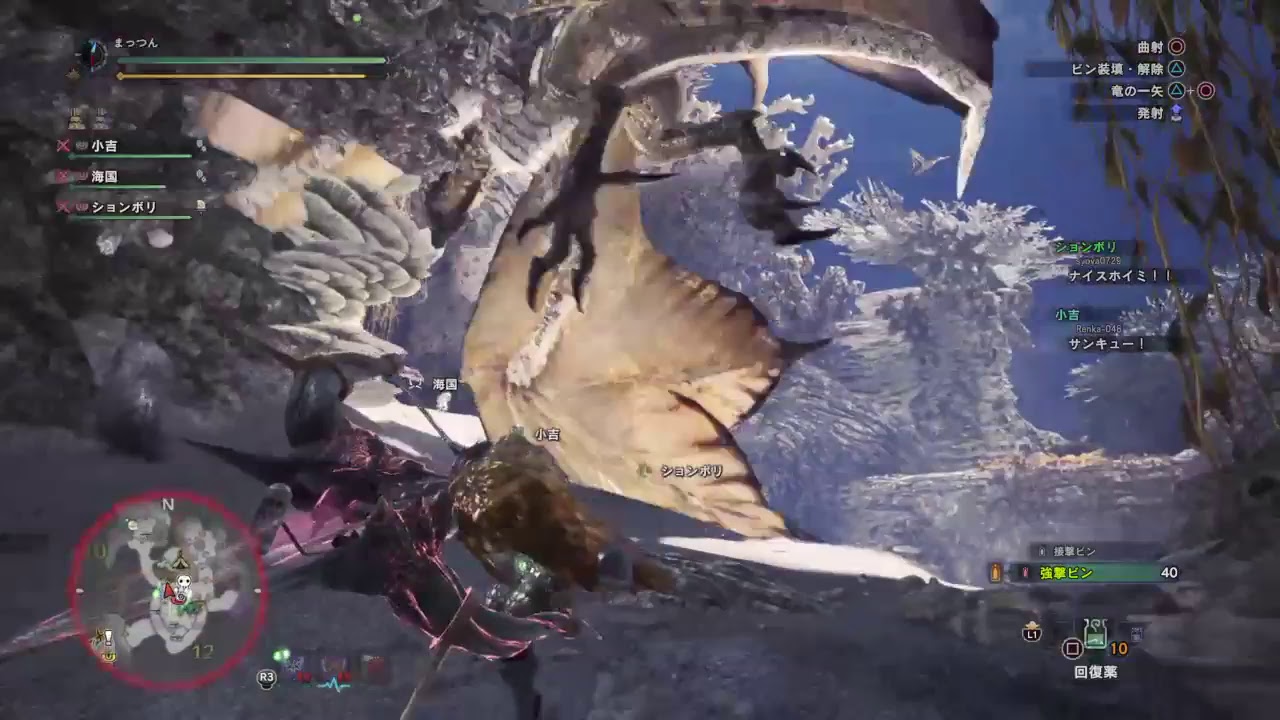Click the R2 発射 fire prompt
1280x720 pixels.
click(1178, 113)
